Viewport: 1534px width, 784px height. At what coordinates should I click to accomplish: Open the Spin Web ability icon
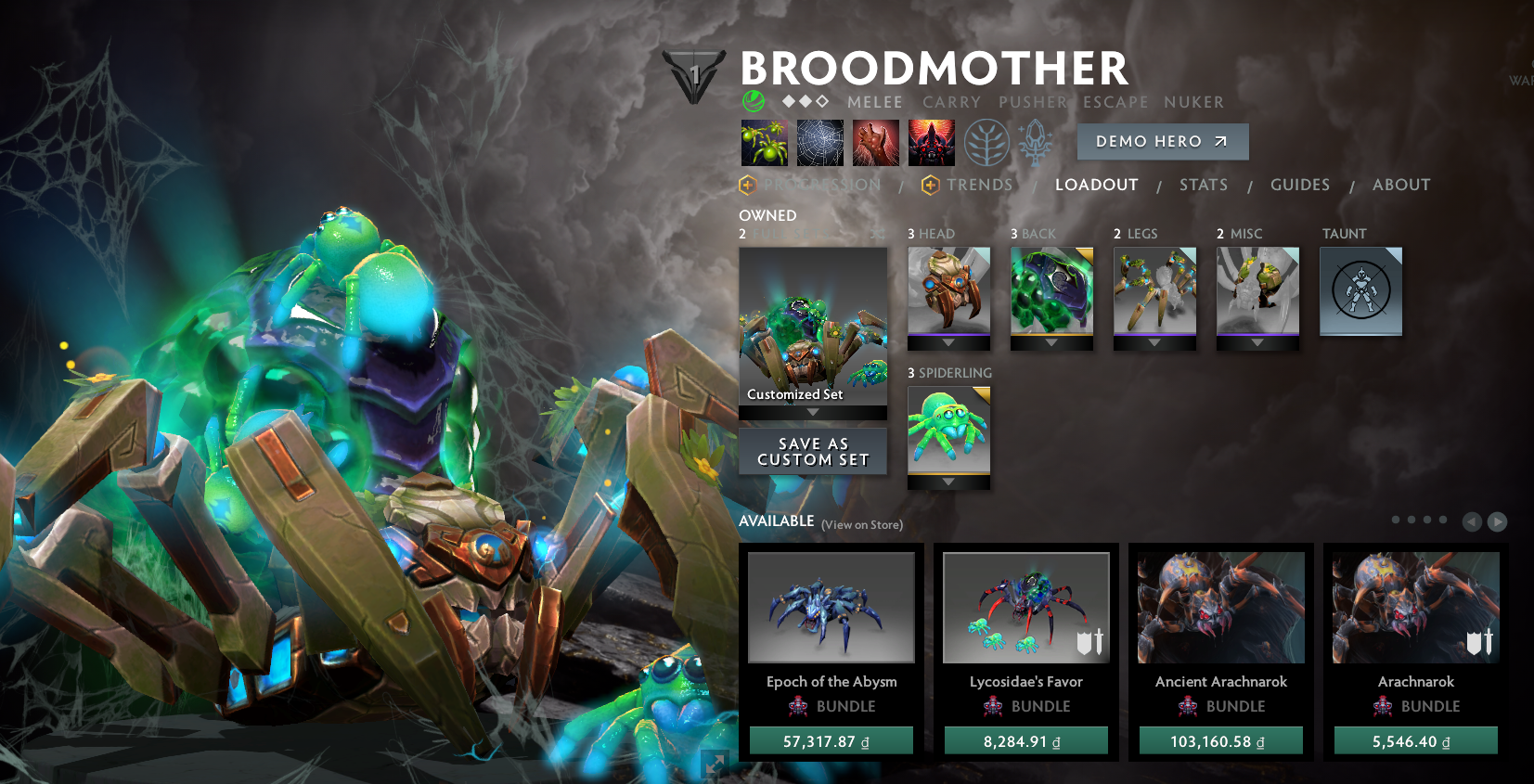pos(819,143)
